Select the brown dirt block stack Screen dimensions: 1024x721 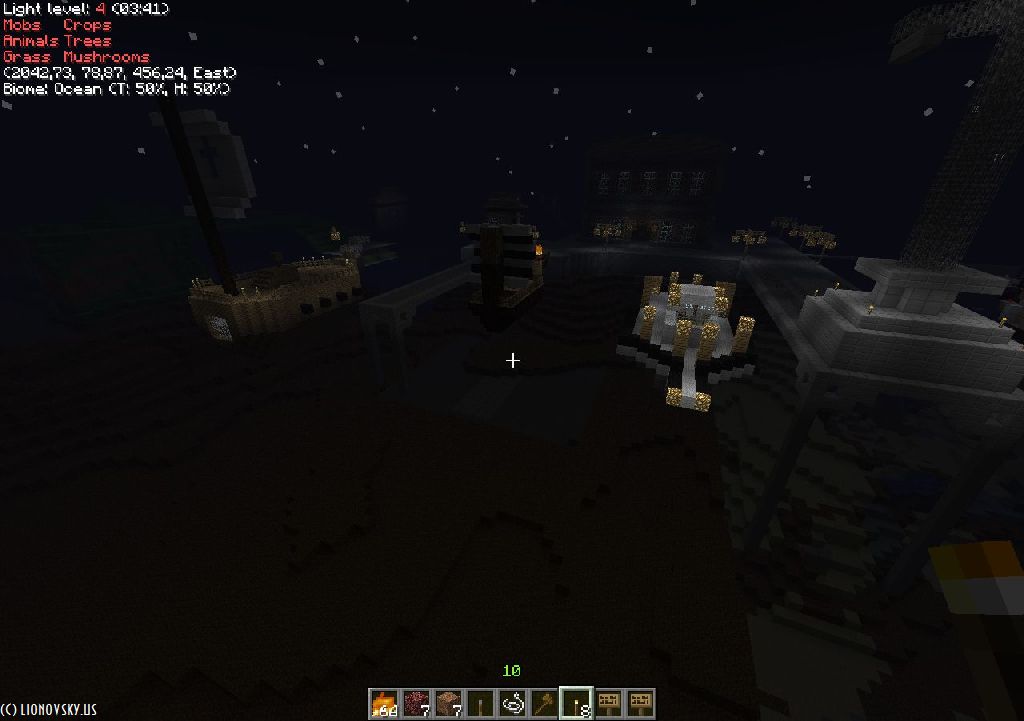click(449, 704)
